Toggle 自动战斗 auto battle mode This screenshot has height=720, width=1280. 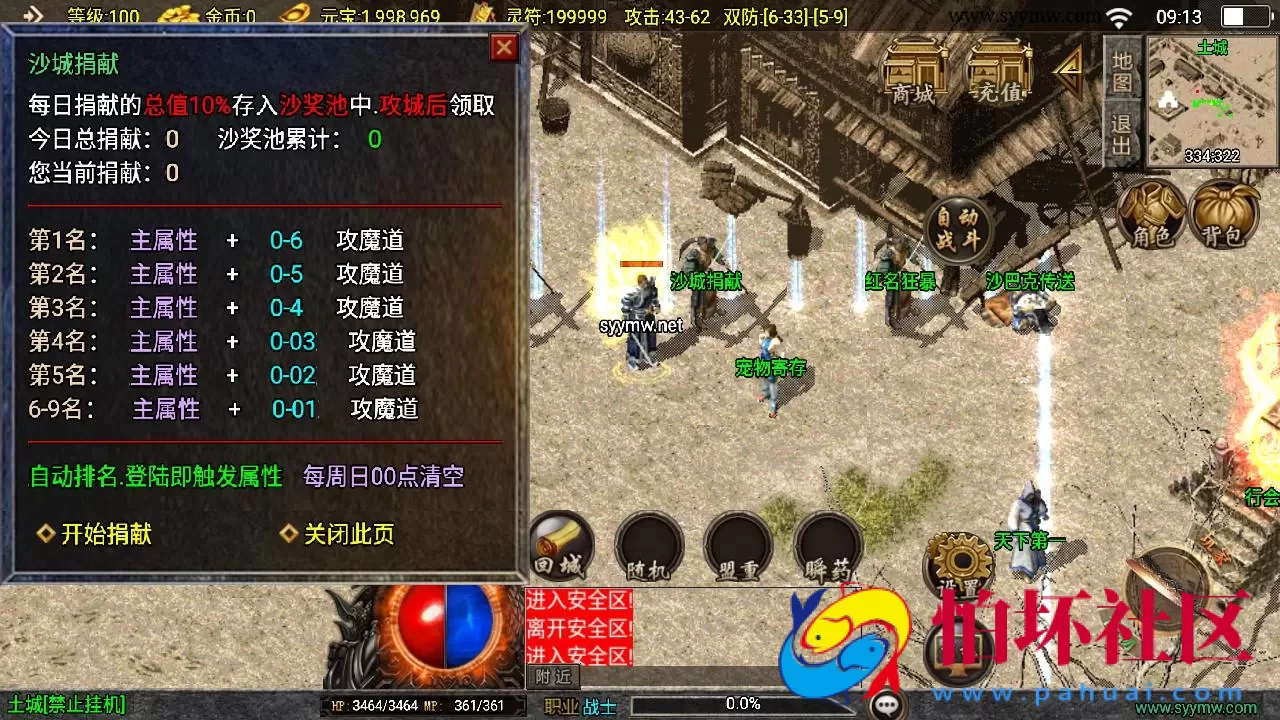click(x=957, y=227)
